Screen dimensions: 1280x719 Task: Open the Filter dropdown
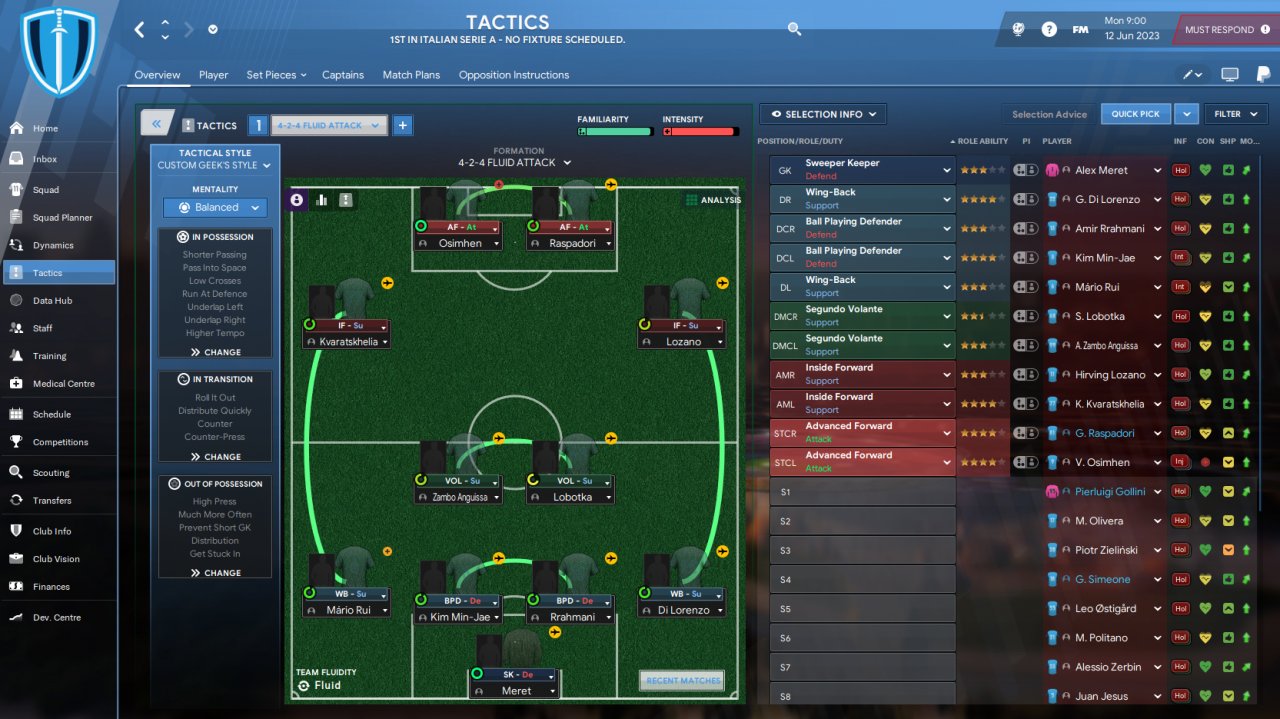point(1235,114)
